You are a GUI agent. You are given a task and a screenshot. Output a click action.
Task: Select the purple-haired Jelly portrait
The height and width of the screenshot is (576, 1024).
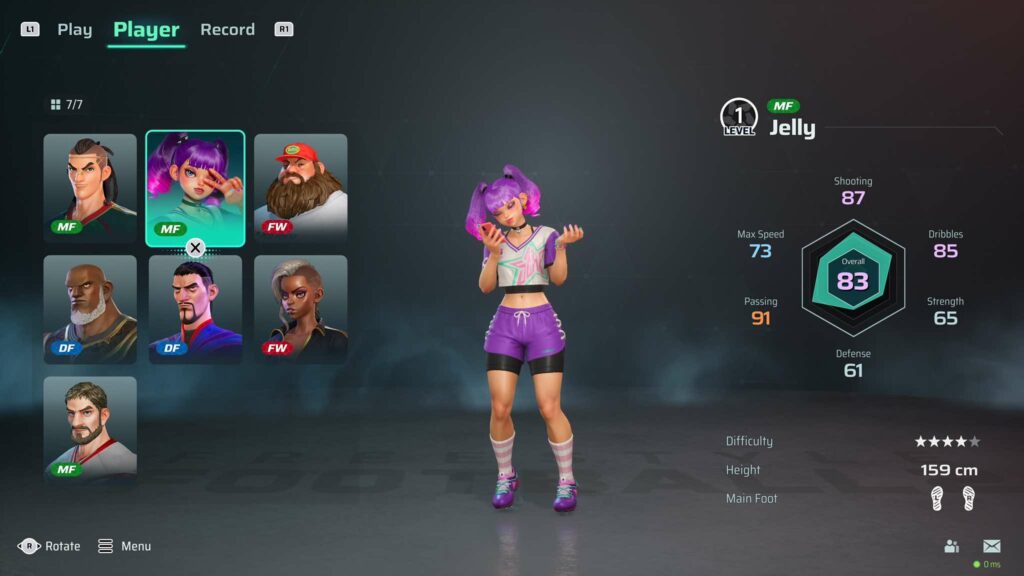tap(195, 187)
